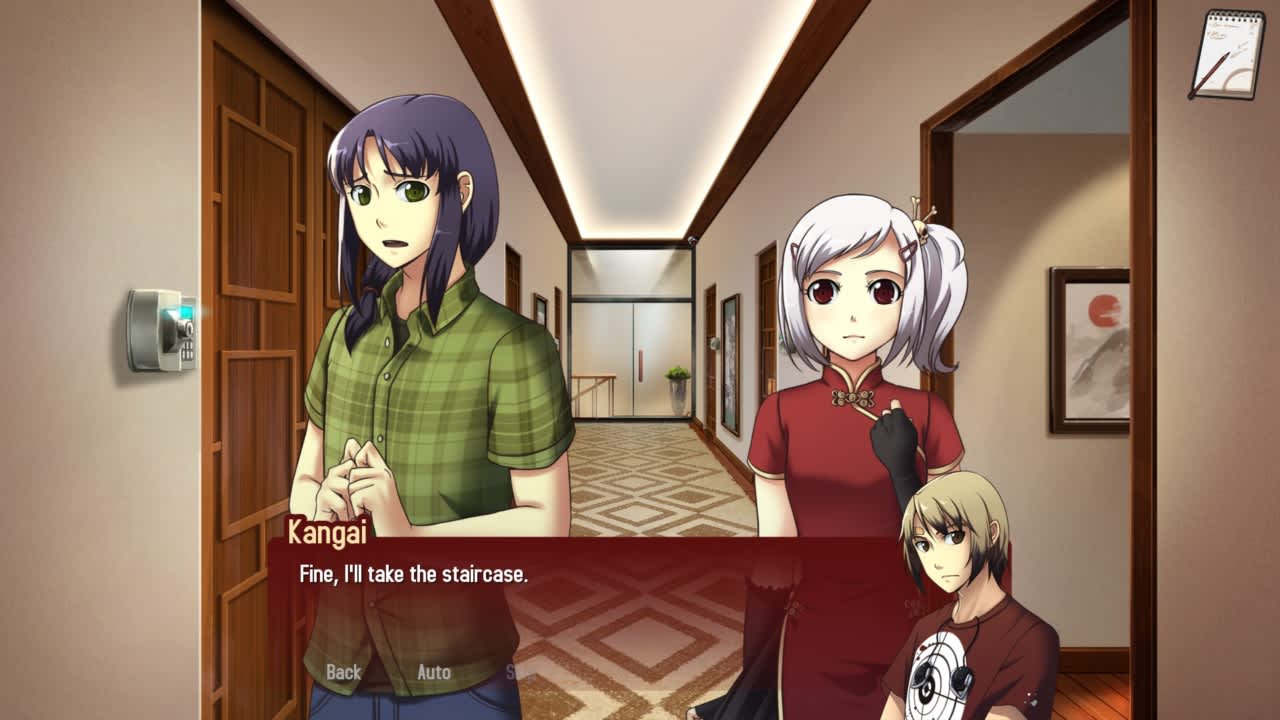Image resolution: width=1280 pixels, height=720 pixels.
Task: Click the electronic door lock keypad
Action: (x=160, y=330)
